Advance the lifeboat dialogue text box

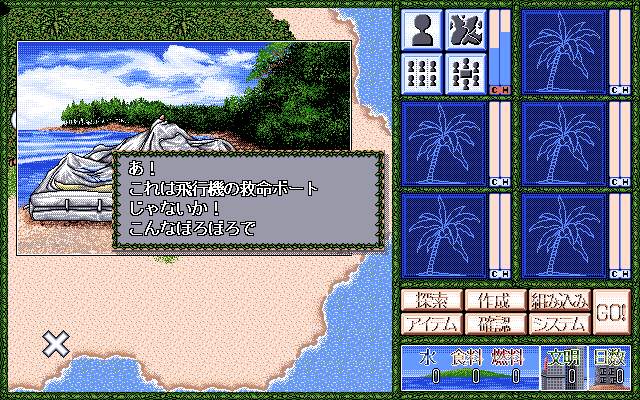point(248,198)
